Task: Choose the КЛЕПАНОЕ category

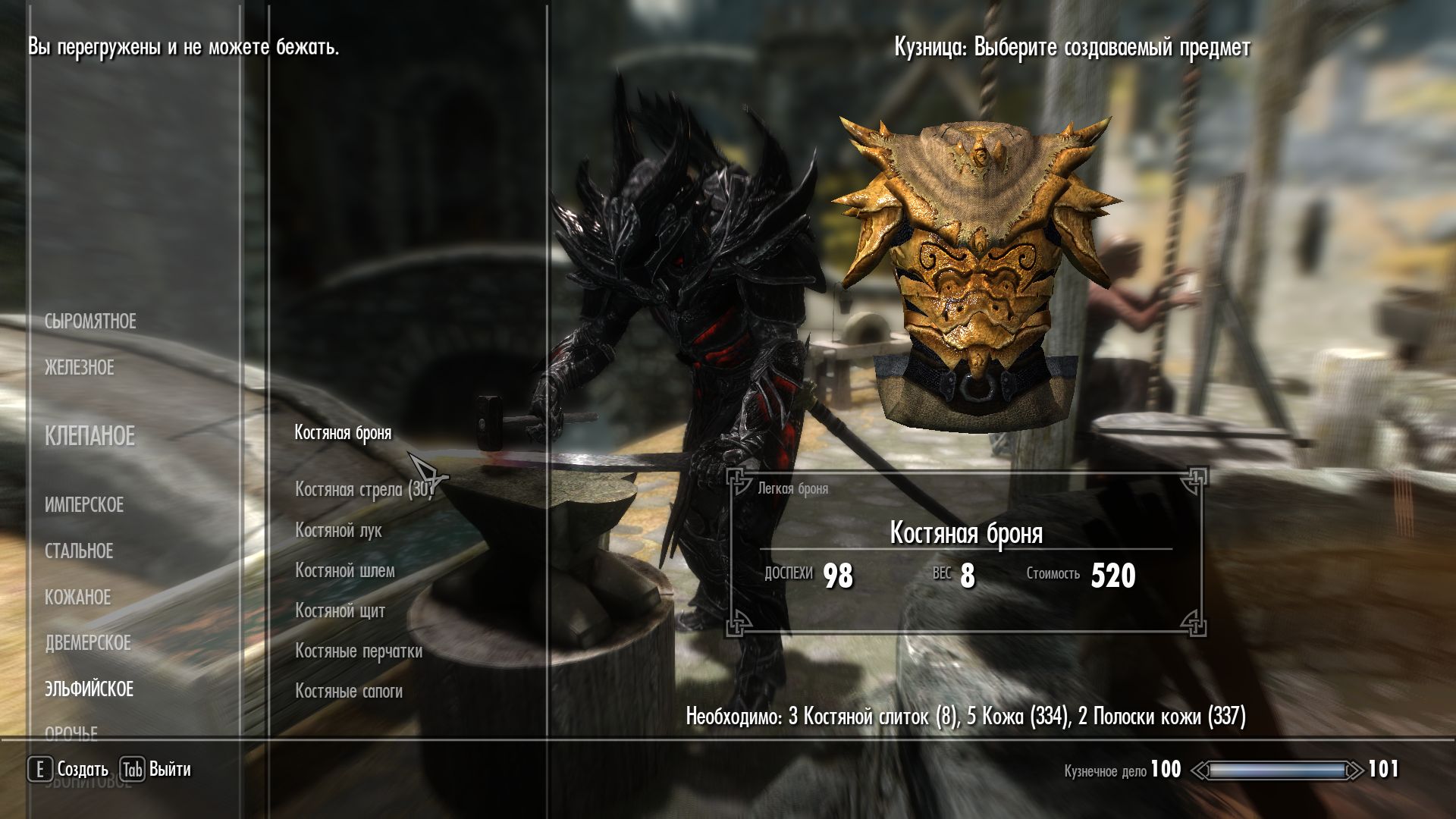Action: click(x=89, y=436)
